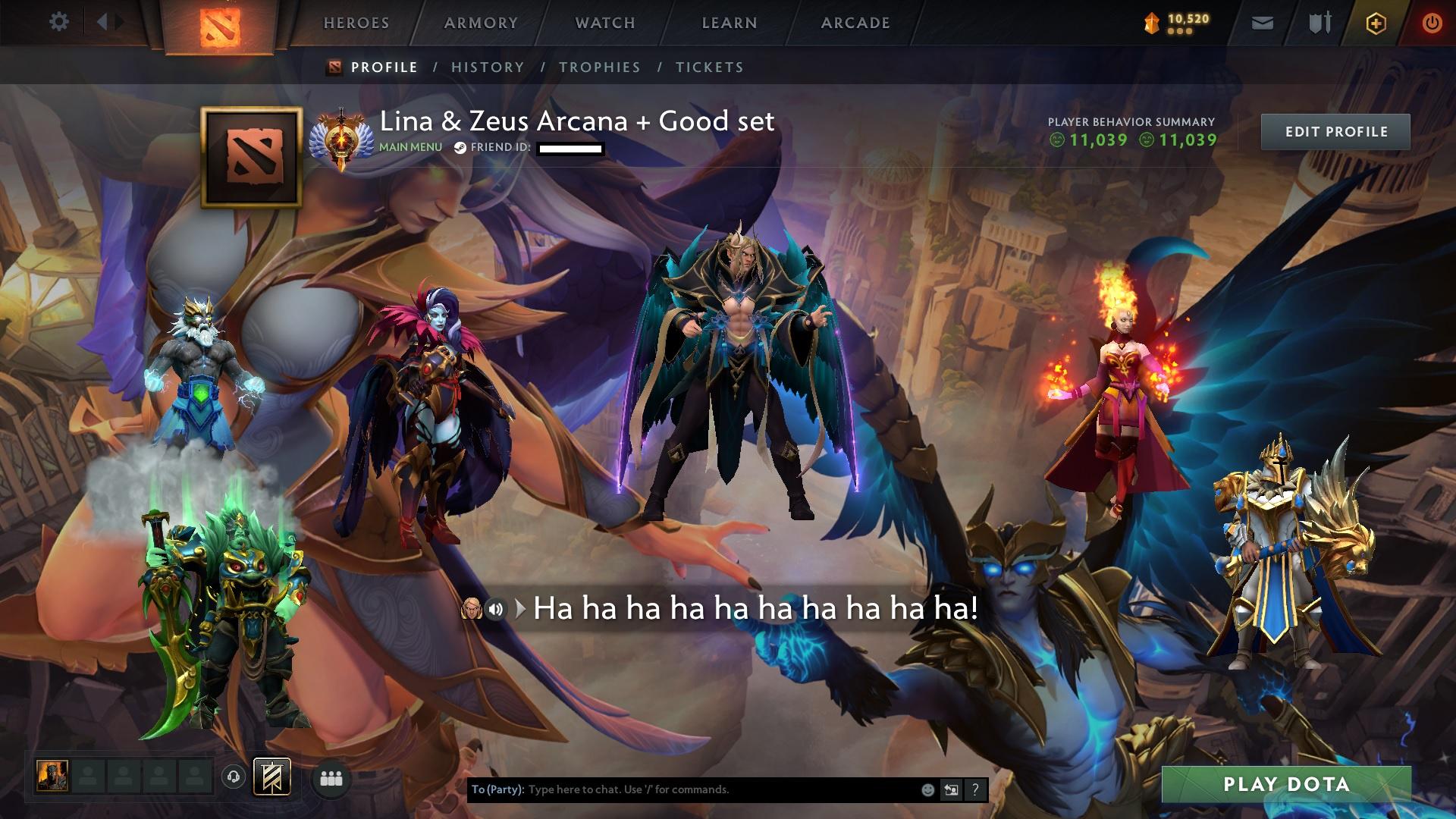Toggle the screenshot sharing icon in chat
Image resolution: width=1456 pixels, height=819 pixels.
pyautogui.click(x=951, y=789)
